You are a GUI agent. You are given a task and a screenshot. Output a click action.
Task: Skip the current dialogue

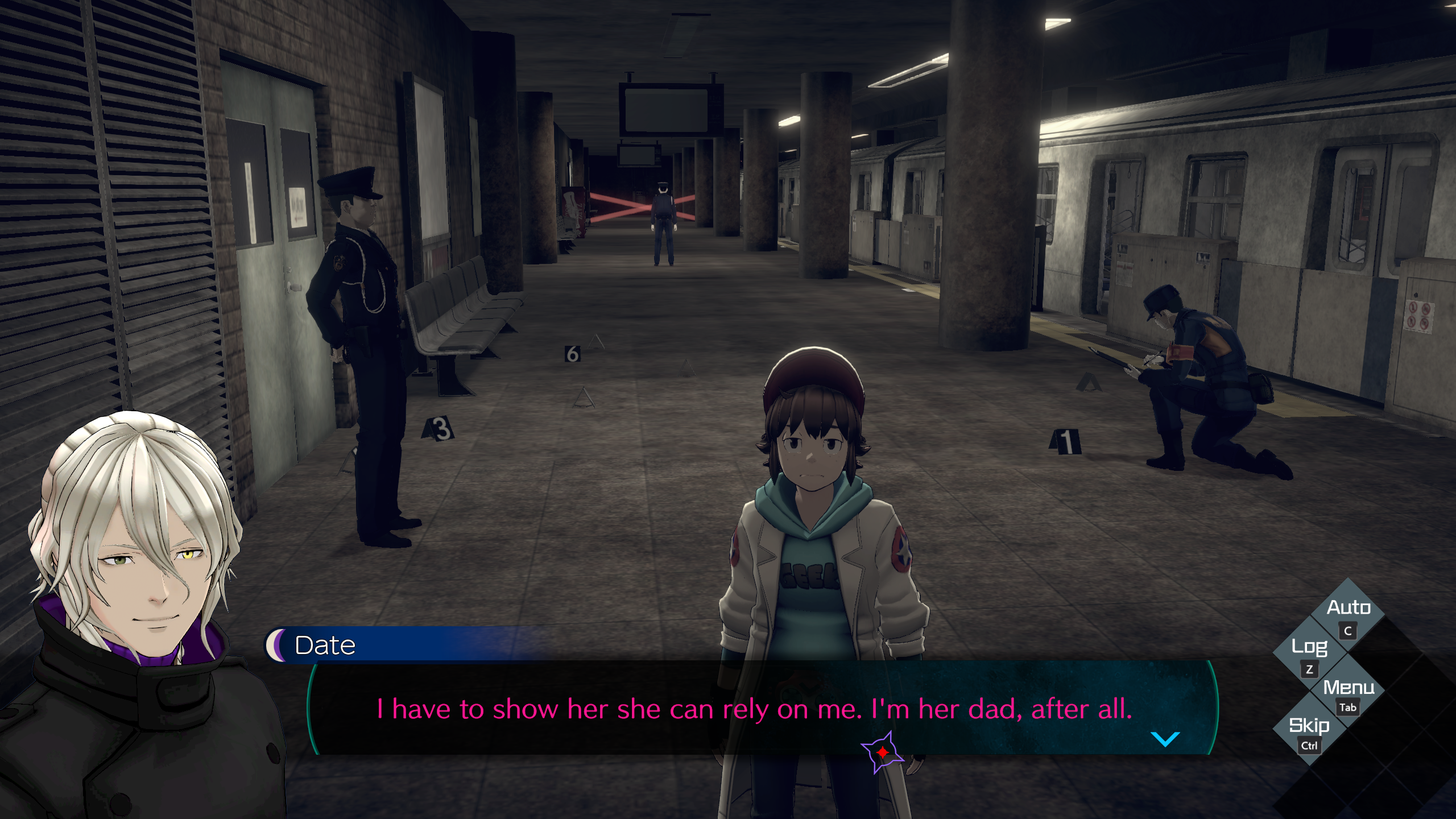pos(1309,731)
